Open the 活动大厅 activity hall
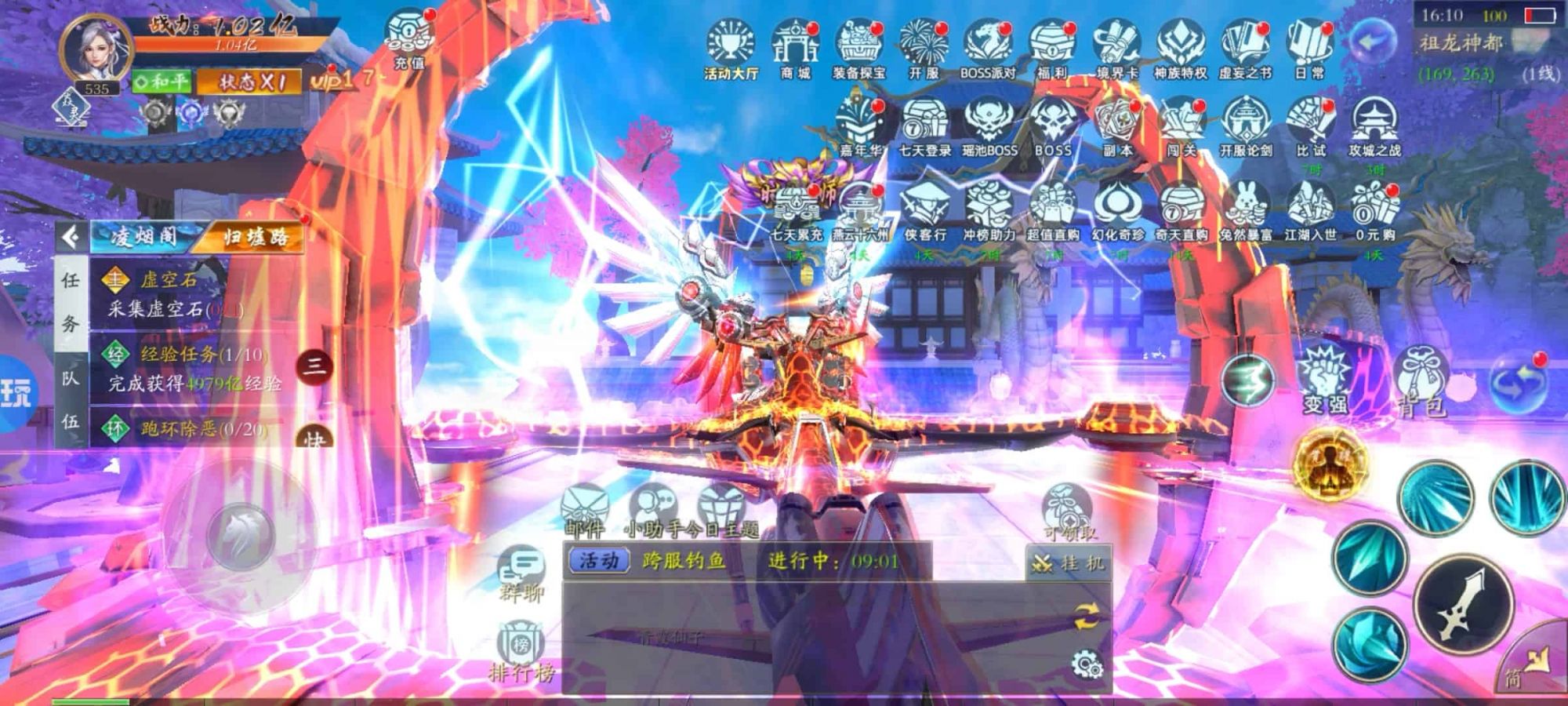Image resolution: width=1568 pixels, height=706 pixels. click(731, 47)
